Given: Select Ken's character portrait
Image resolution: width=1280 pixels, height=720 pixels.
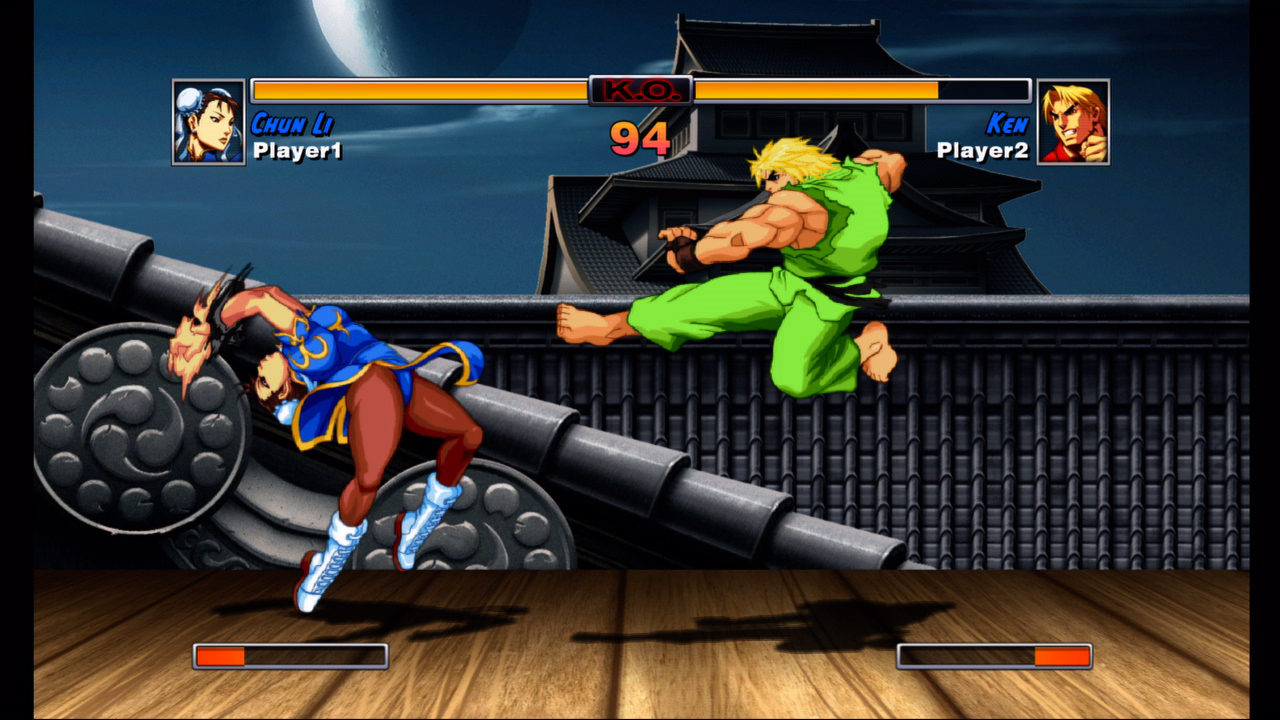Looking at the screenshot, I should pos(1073,122).
